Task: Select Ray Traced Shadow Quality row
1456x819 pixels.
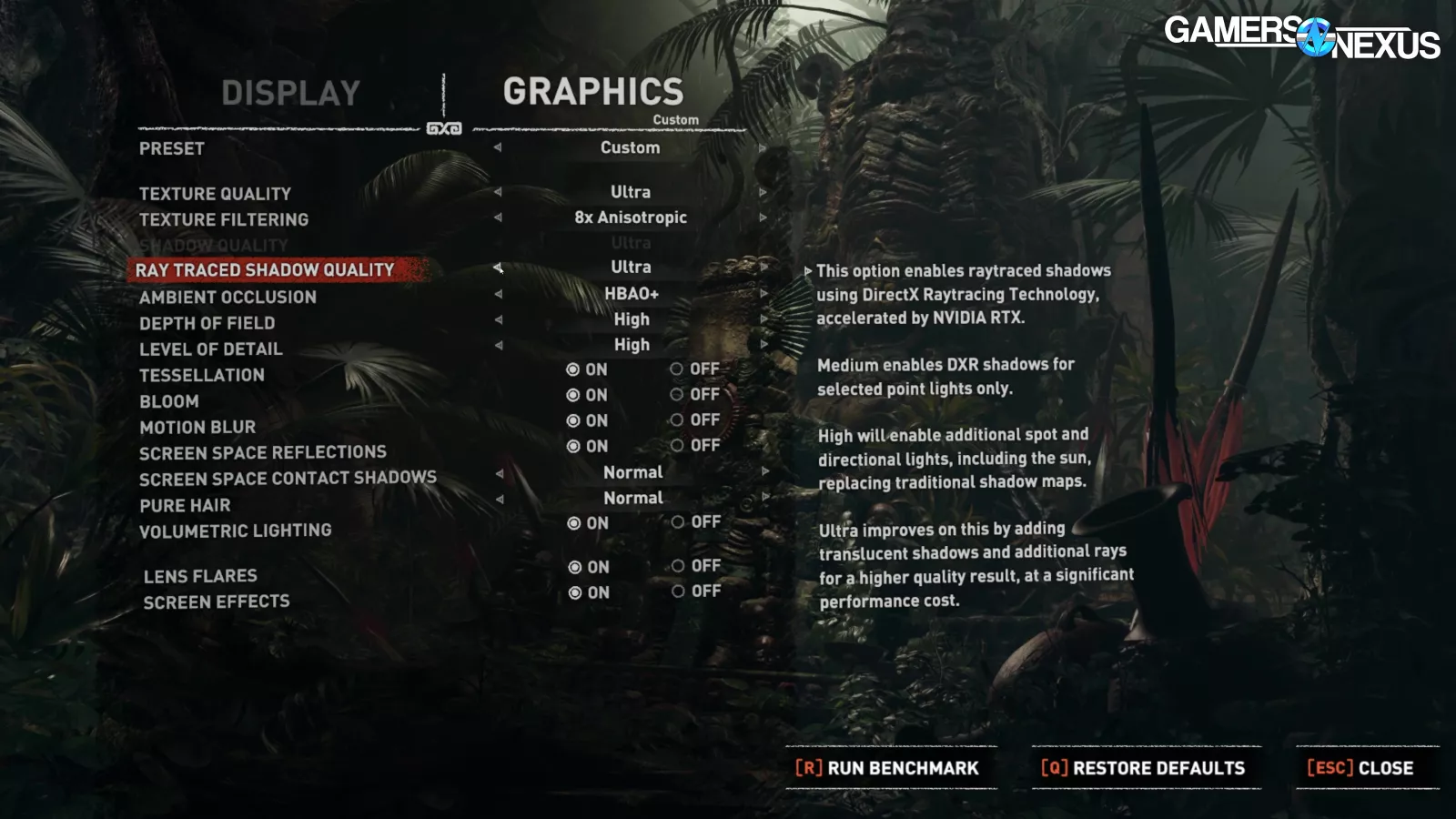Action: (265, 269)
